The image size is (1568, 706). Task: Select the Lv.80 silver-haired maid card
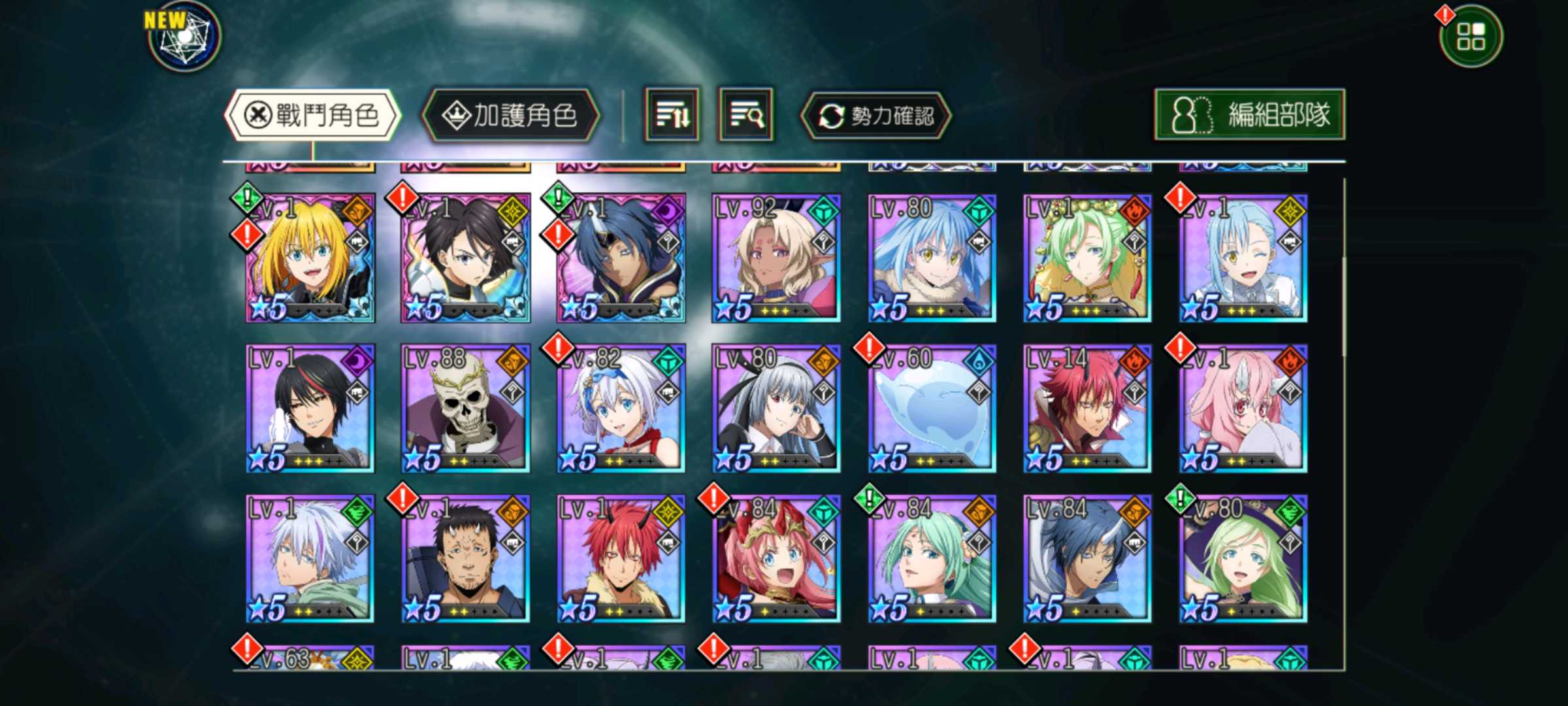(x=776, y=409)
